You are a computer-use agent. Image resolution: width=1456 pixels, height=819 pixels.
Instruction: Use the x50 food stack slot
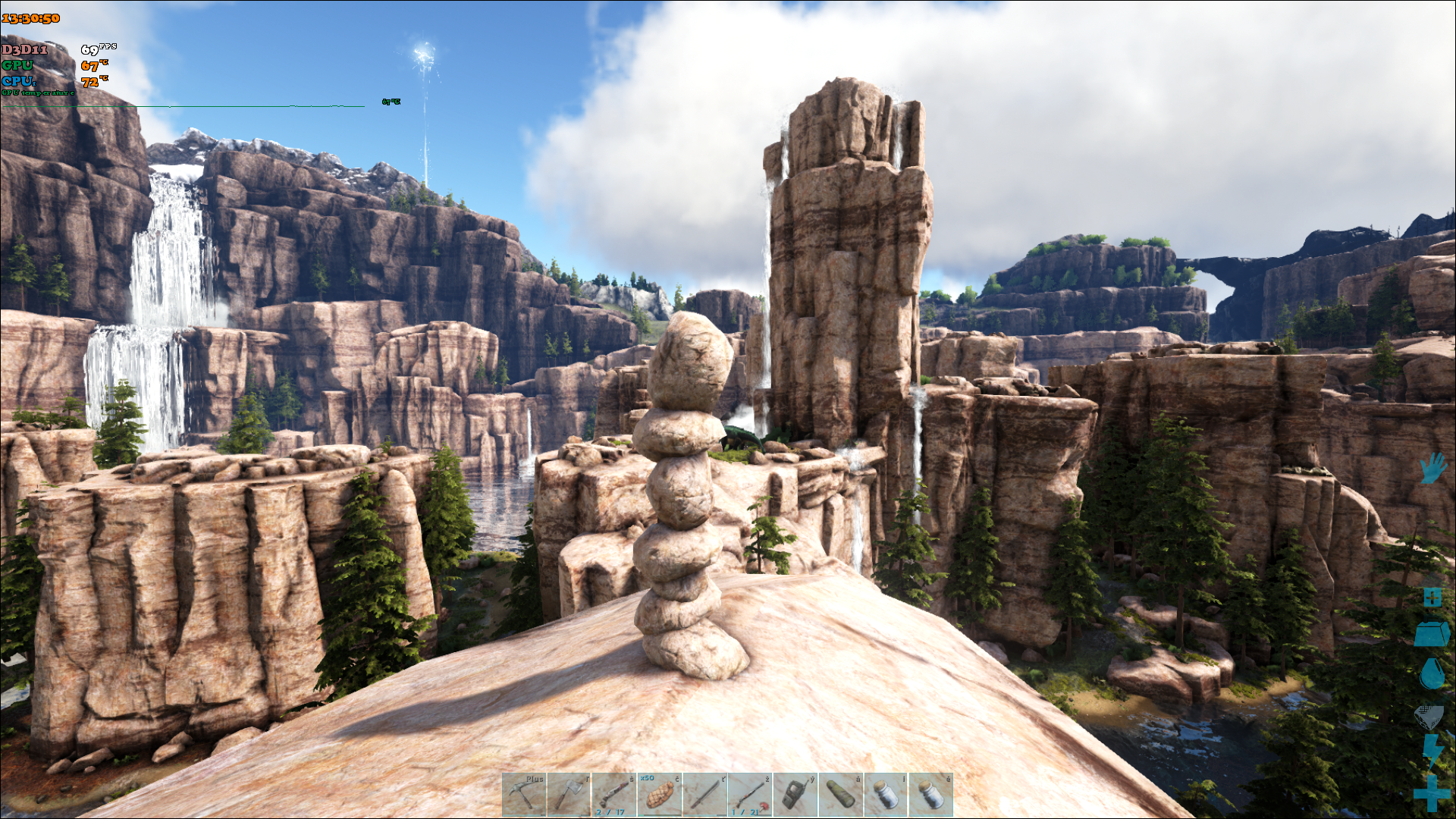click(x=660, y=794)
